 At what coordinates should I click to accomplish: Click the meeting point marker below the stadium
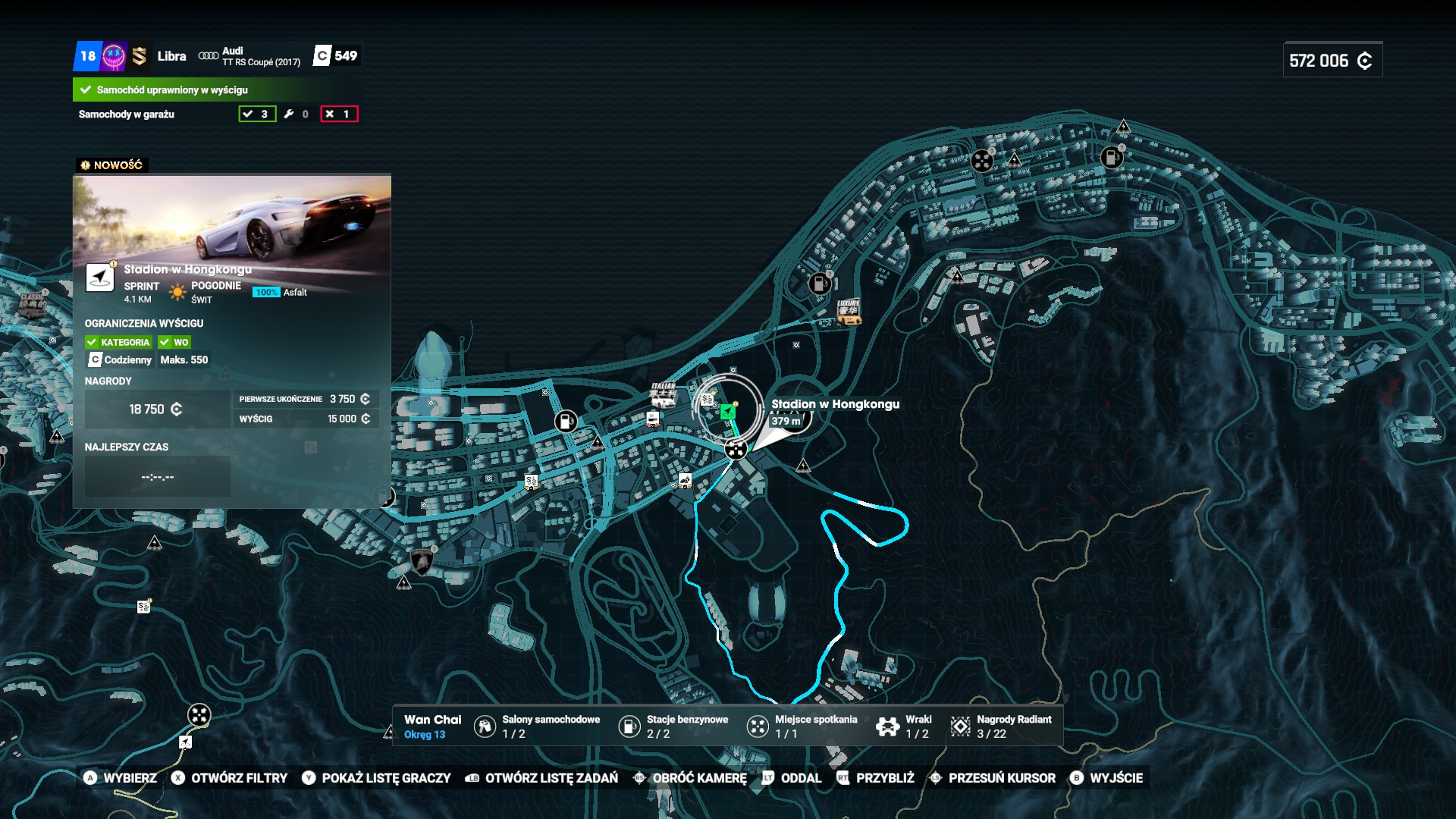(x=735, y=449)
